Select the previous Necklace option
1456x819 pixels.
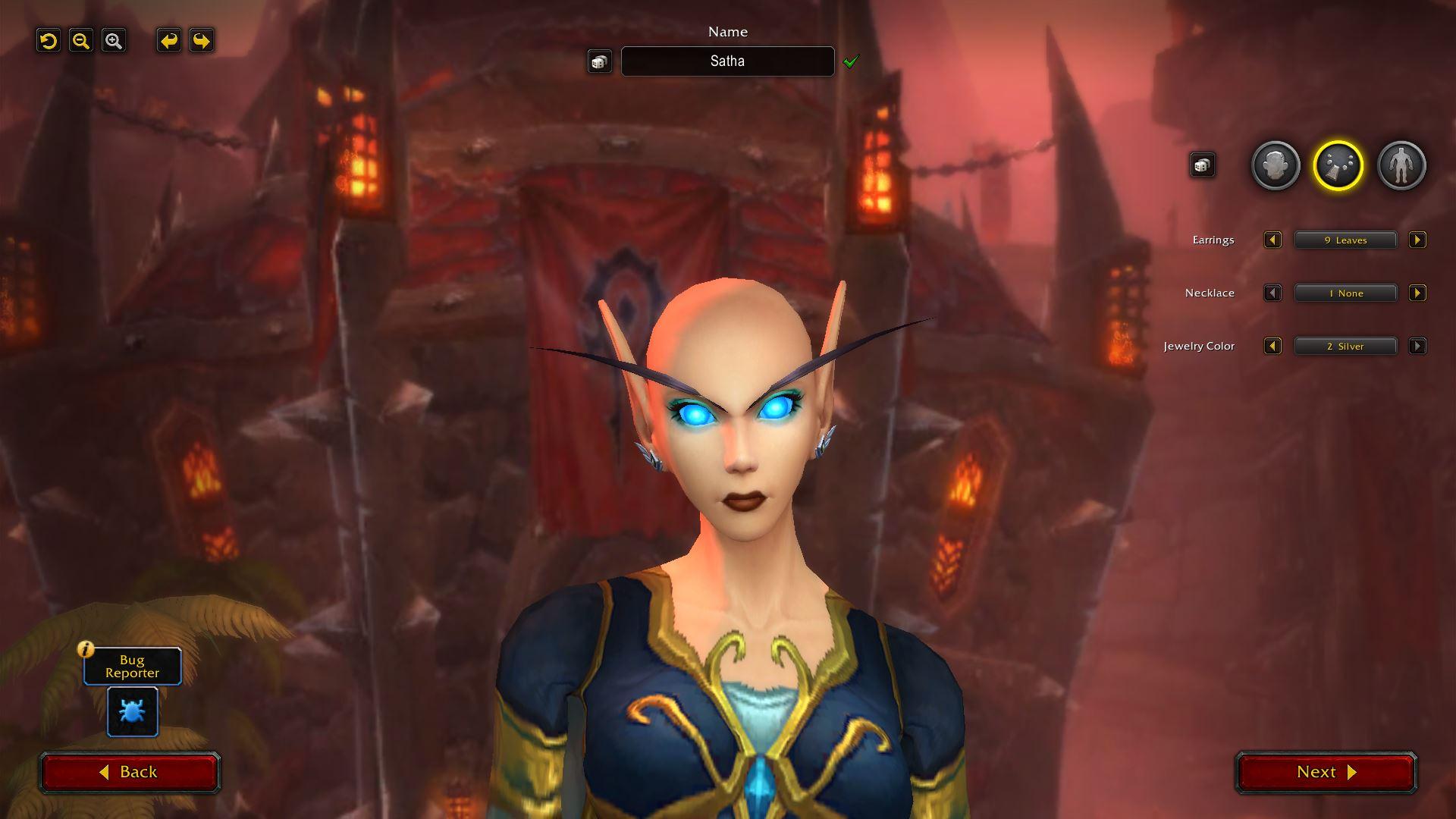[x=1272, y=293]
